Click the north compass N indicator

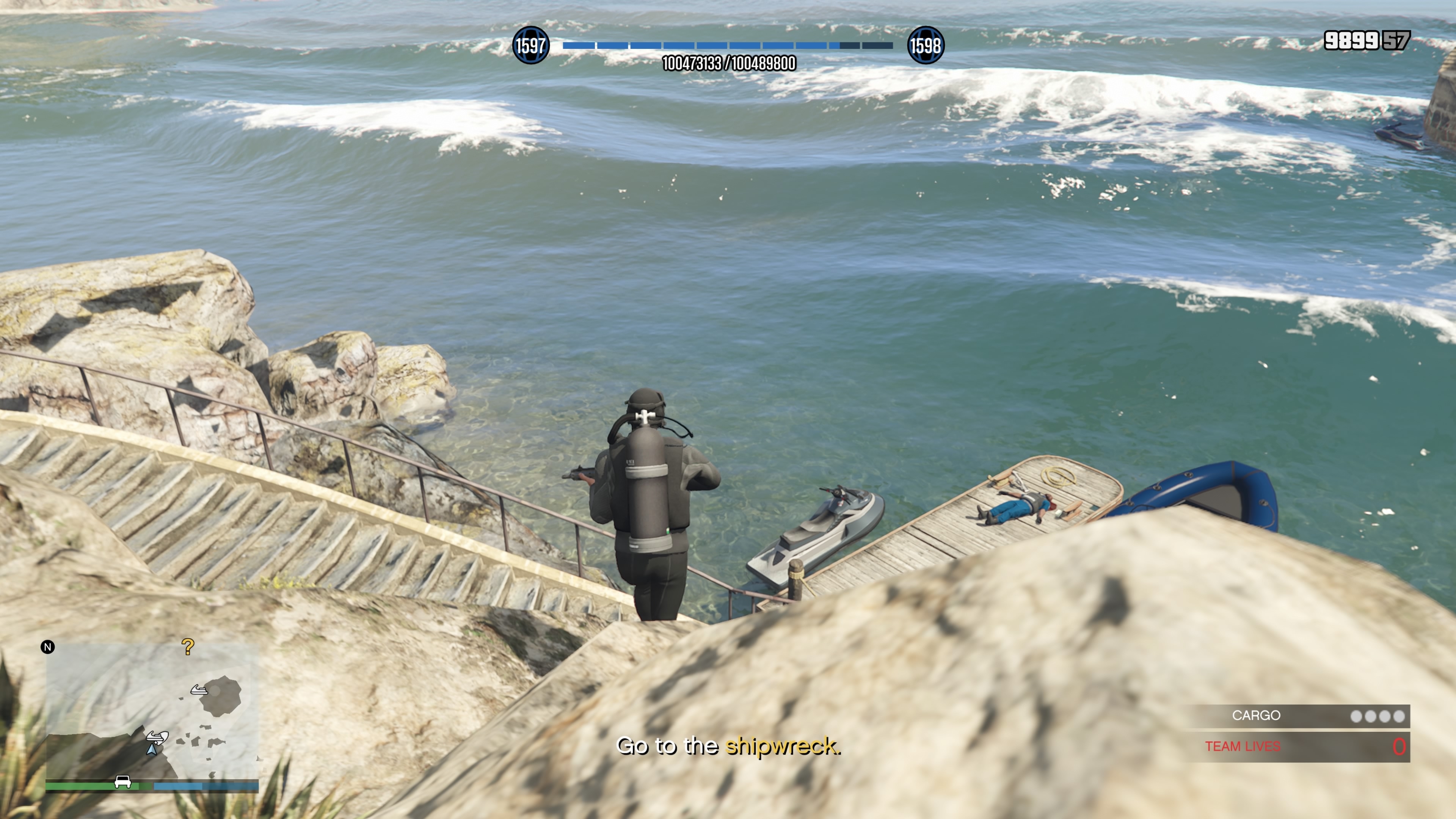(48, 647)
